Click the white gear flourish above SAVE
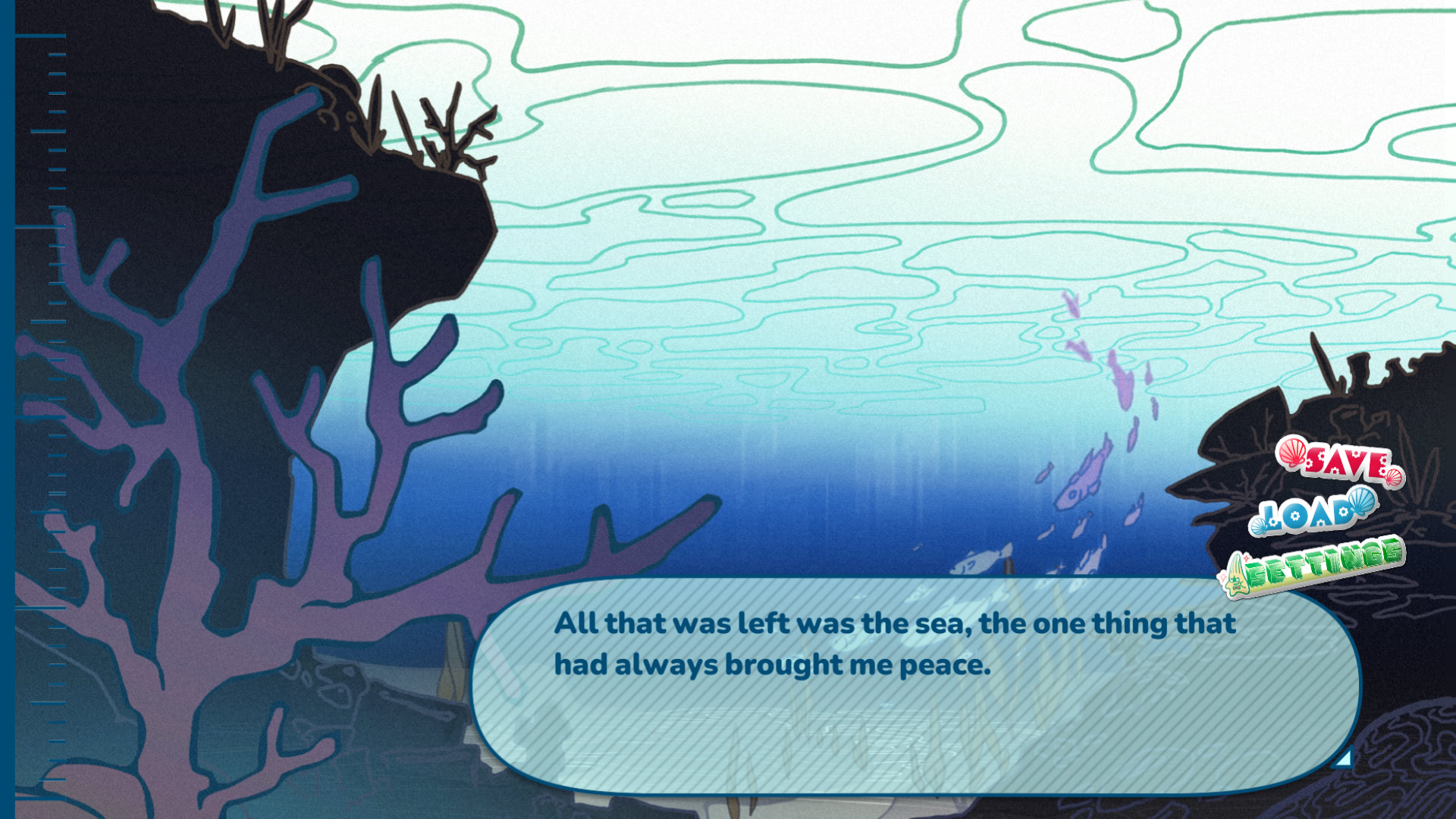The width and height of the screenshot is (1456, 819). coord(1356,453)
